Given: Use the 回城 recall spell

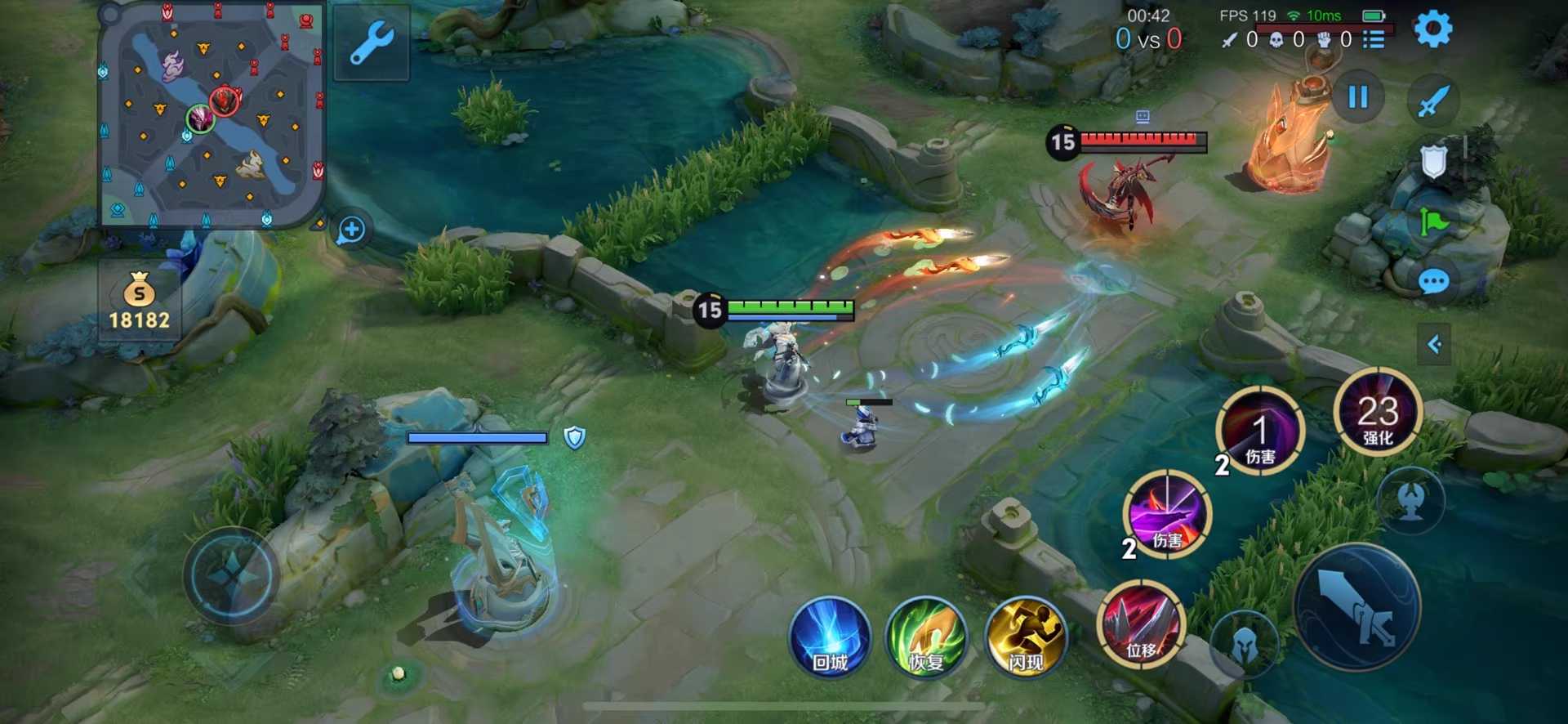Looking at the screenshot, I should [x=830, y=637].
